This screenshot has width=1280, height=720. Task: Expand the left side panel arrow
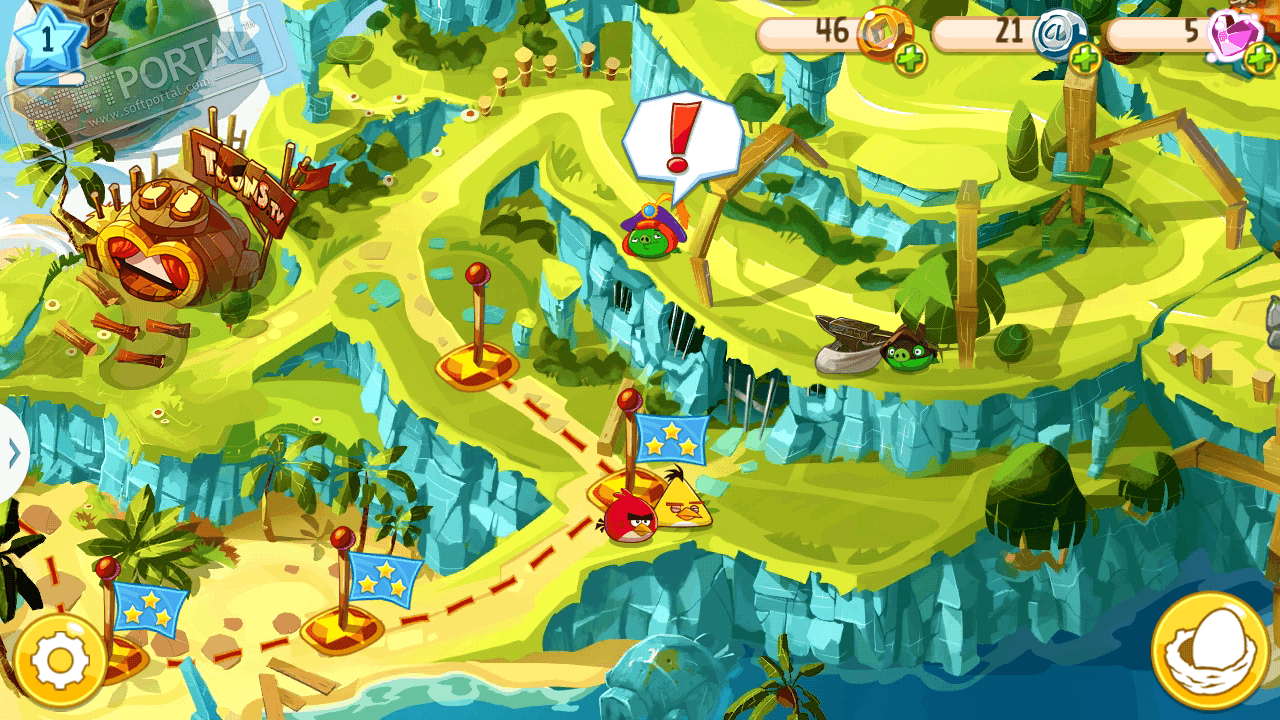coord(13,454)
